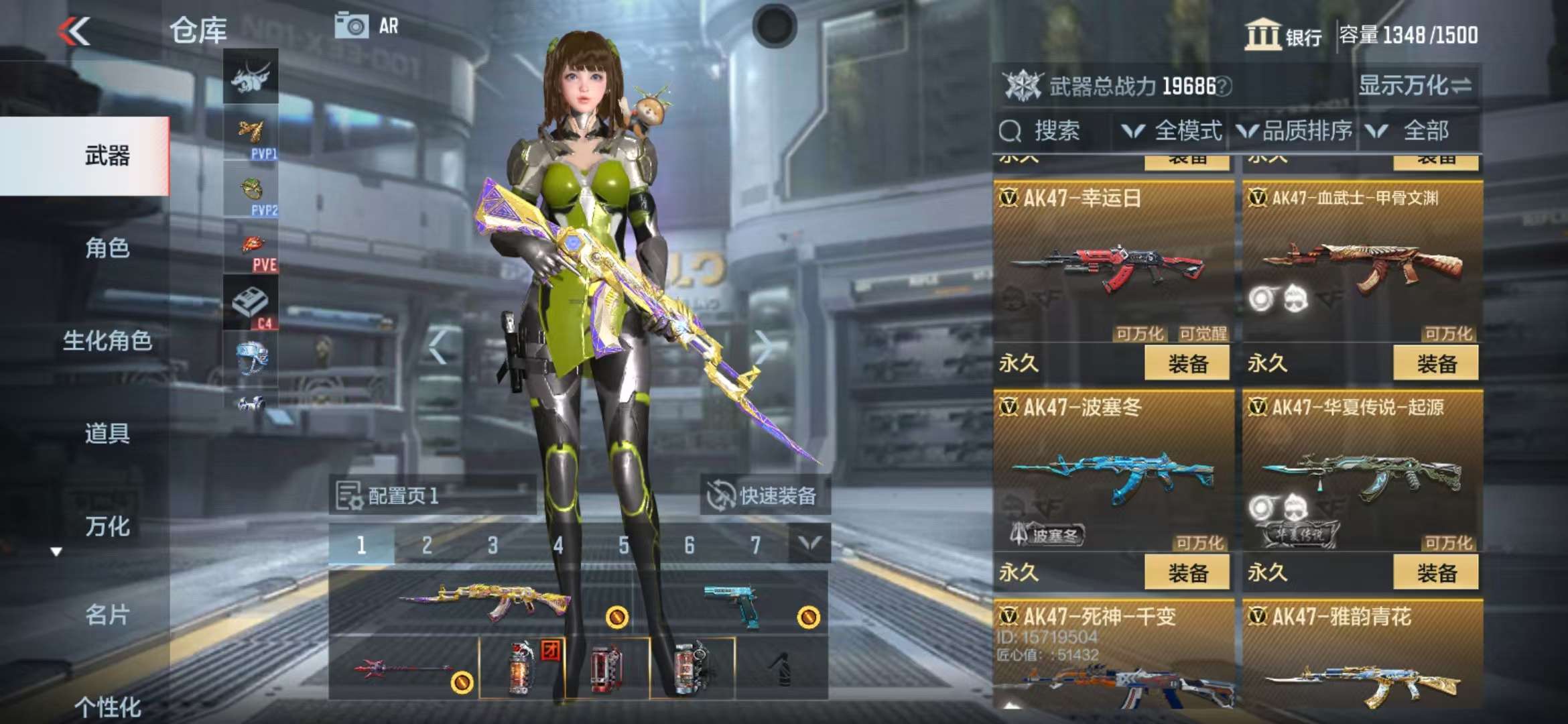Viewport: 1568px width, 724px height.
Task: Go back with the double-arrow button
Action: tap(74, 31)
